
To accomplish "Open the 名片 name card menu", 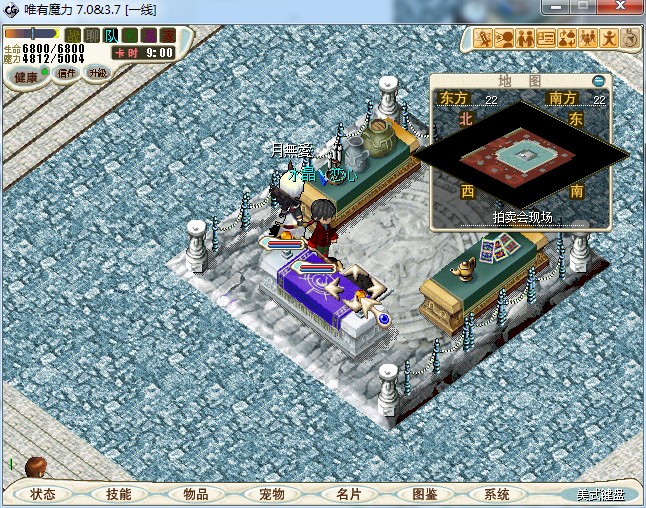I will coord(348,494).
